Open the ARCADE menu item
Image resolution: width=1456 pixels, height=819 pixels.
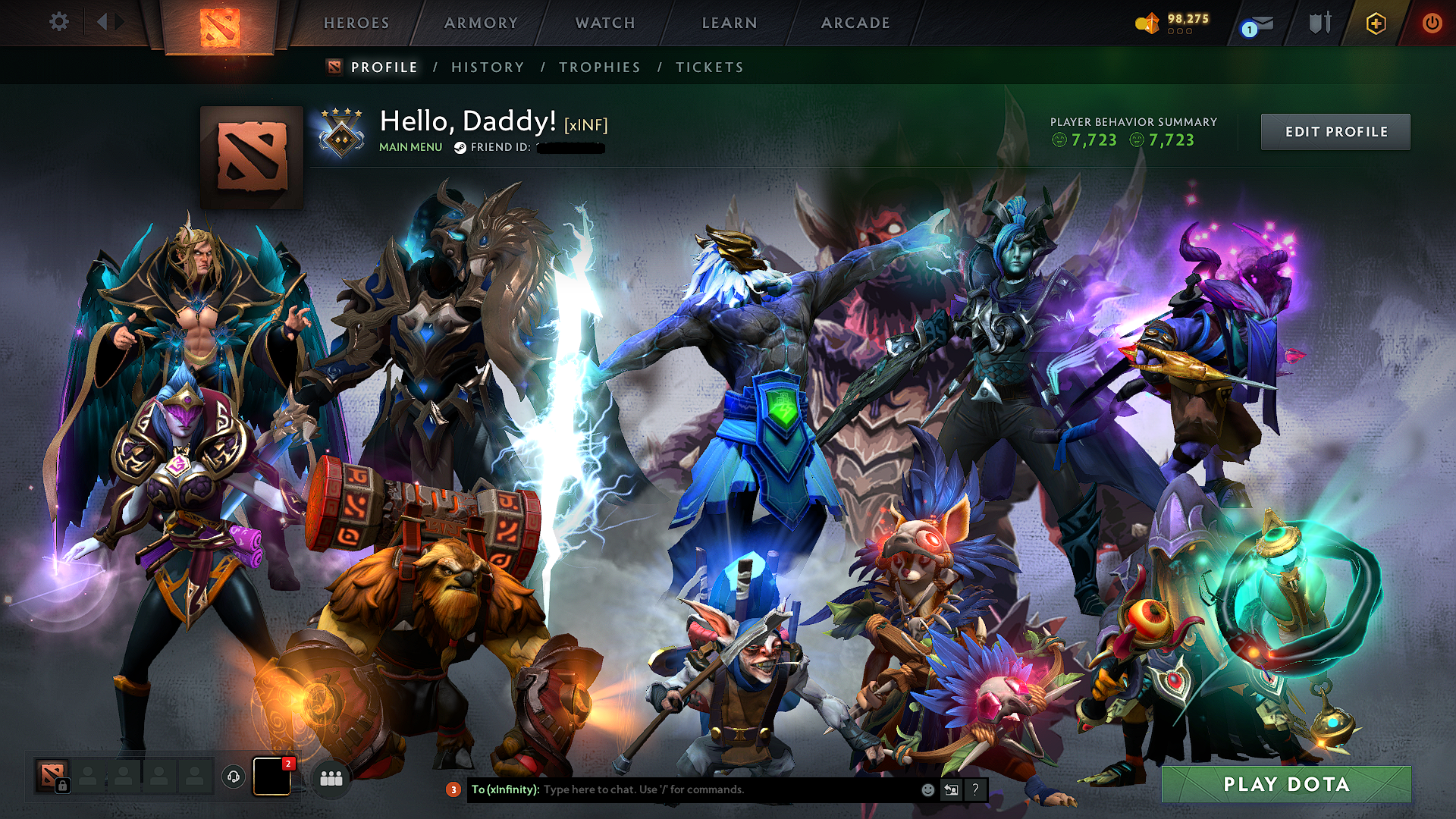coord(855,23)
